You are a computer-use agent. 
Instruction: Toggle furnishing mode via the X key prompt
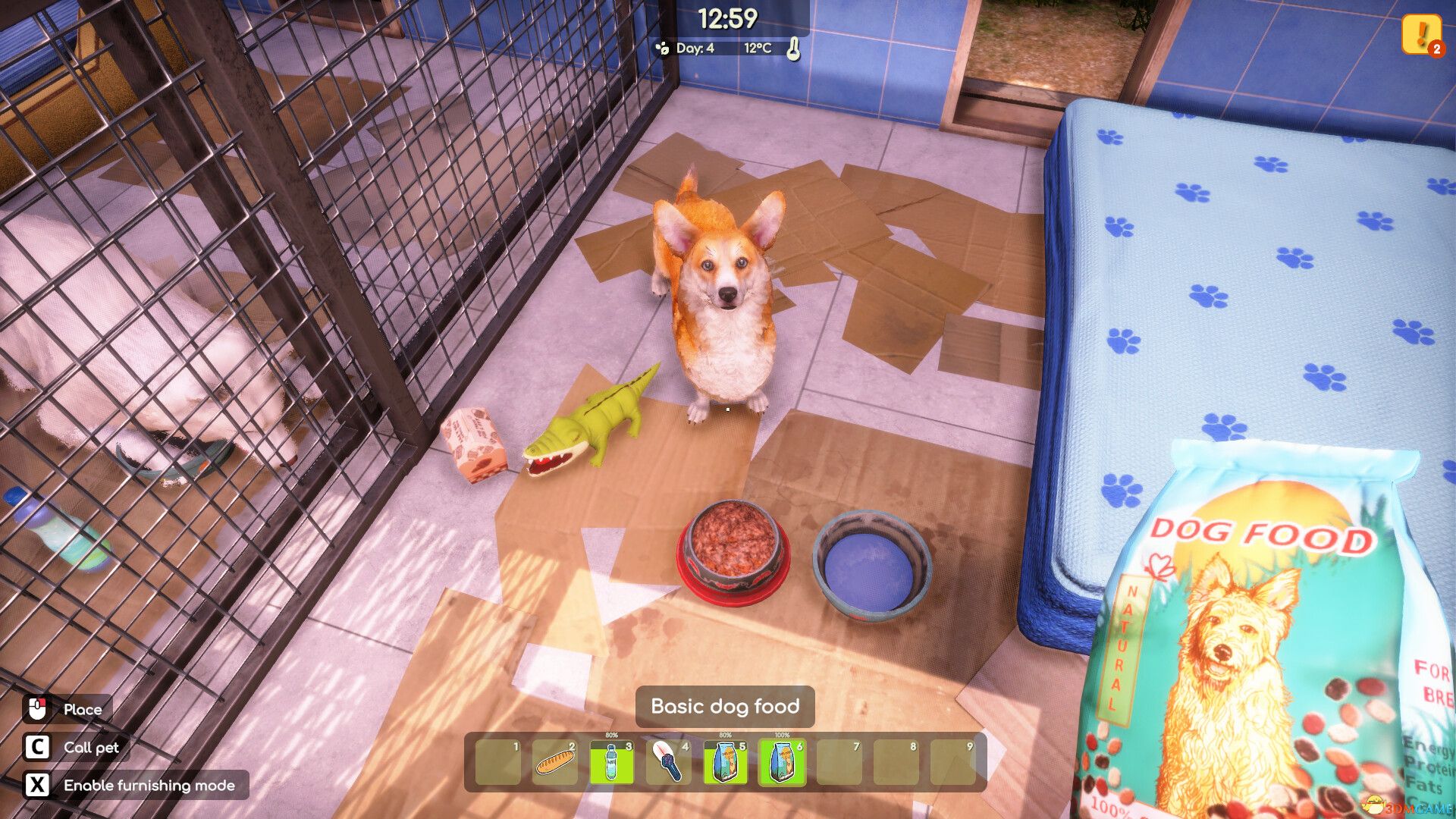pos(39,785)
